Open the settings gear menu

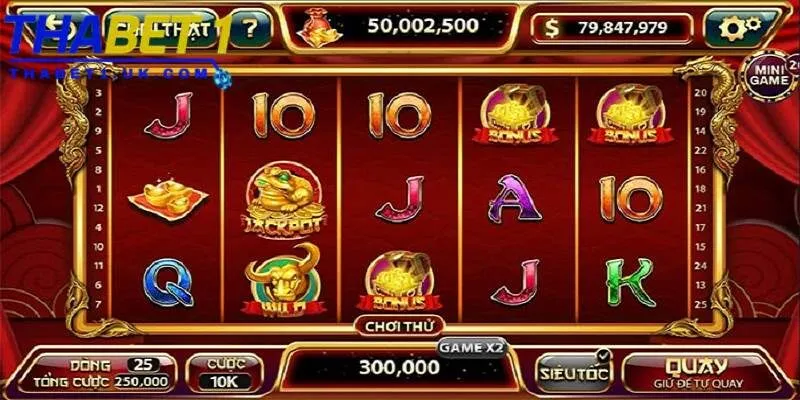click(739, 28)
